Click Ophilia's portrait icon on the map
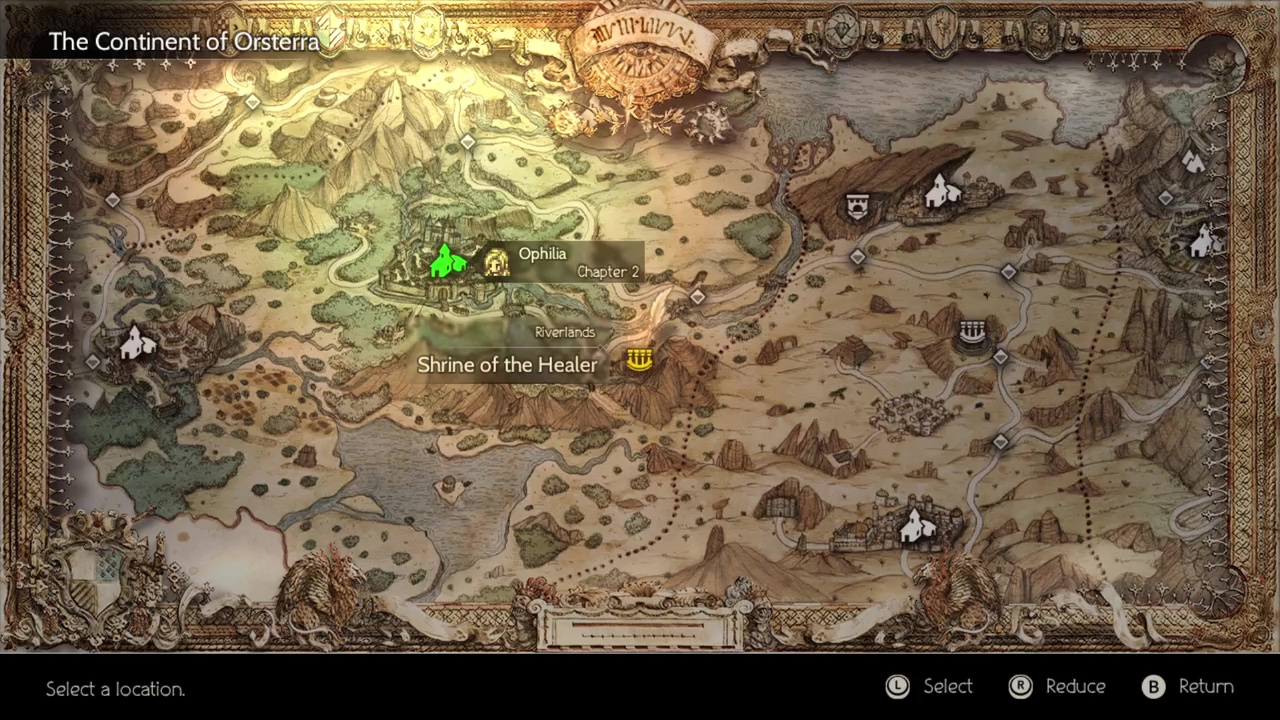 tap(496, 262)
